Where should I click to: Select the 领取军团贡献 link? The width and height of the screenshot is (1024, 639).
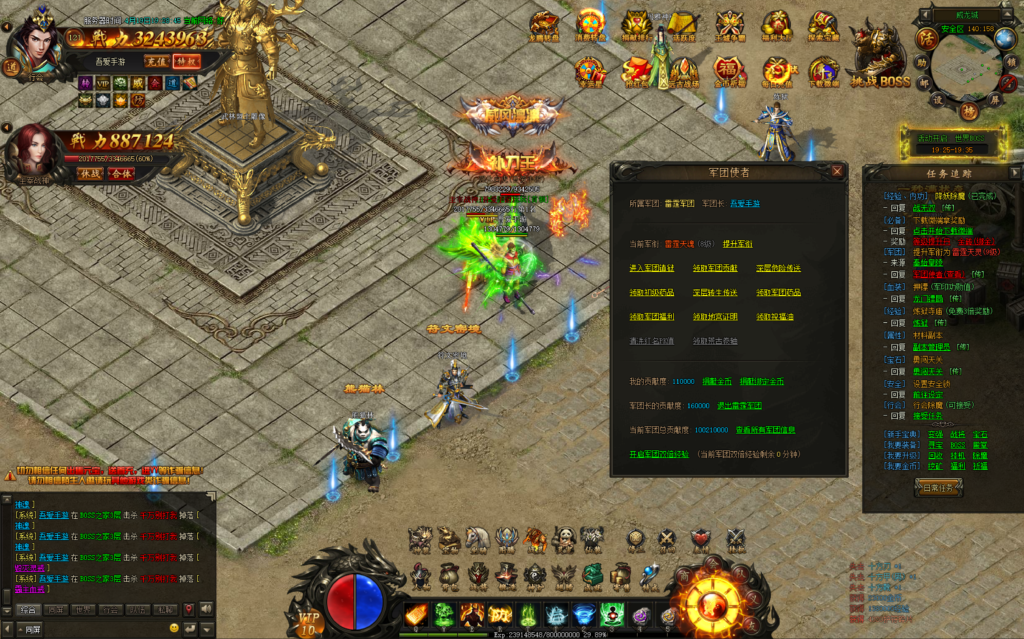coord(715,268)
